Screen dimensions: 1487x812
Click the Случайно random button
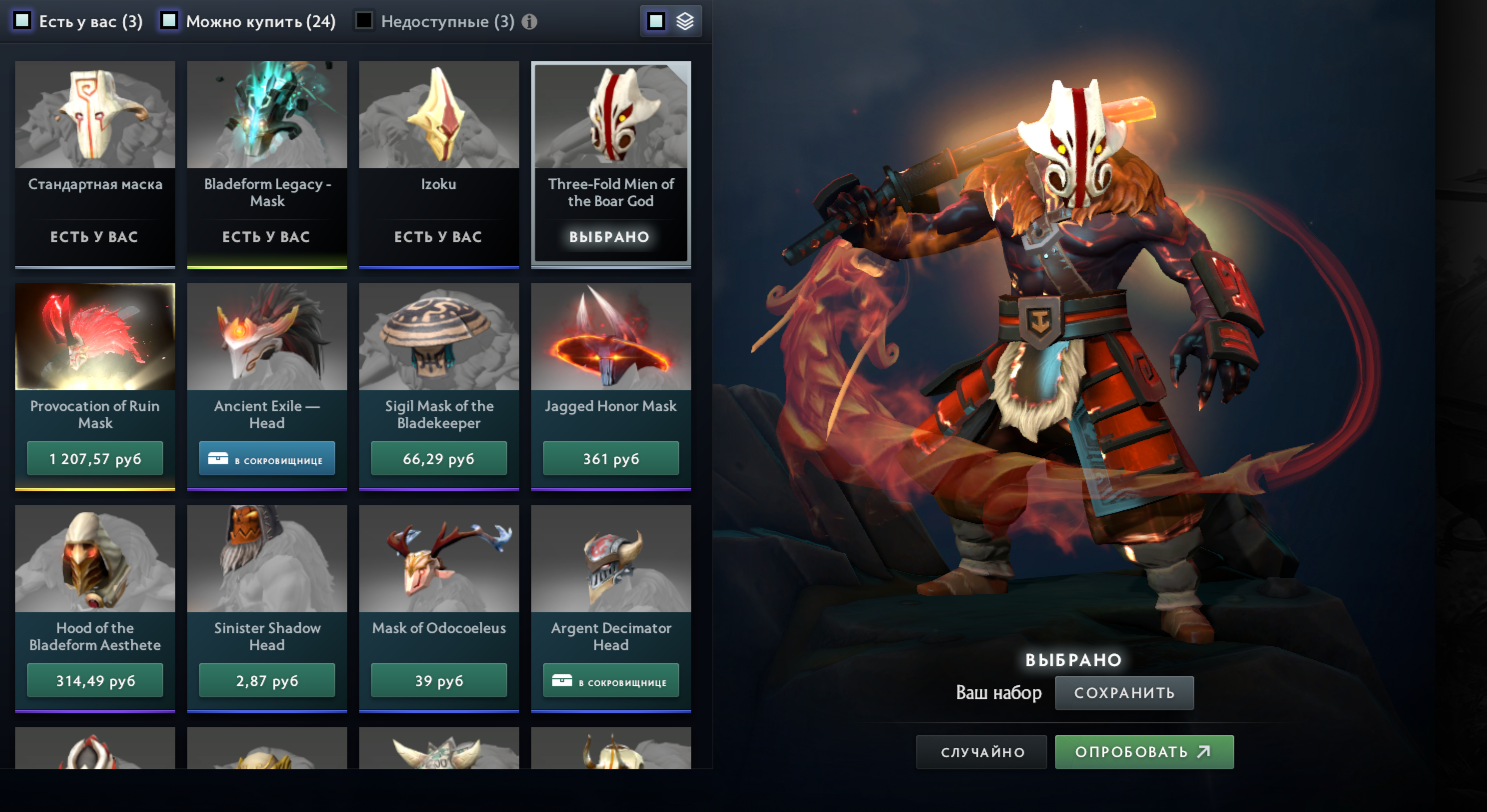click(x=981, y=752)
